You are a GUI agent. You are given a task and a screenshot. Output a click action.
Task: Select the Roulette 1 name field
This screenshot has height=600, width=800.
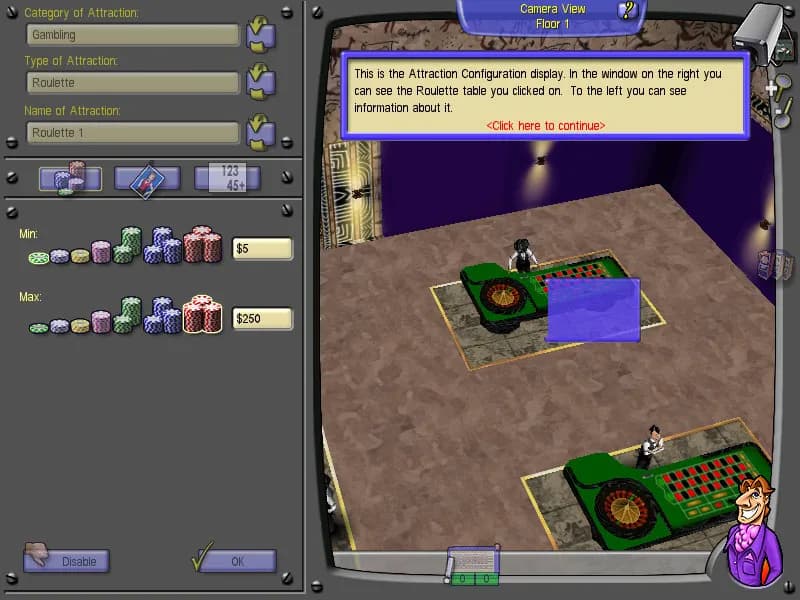pyautogui.click(x=132, y=132)
